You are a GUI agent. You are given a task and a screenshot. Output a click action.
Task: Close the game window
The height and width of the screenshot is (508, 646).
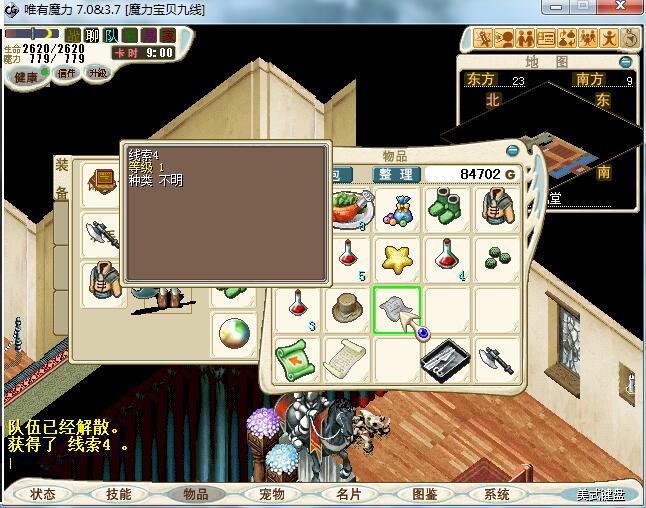pyautogui.click(x=622, y=9)
